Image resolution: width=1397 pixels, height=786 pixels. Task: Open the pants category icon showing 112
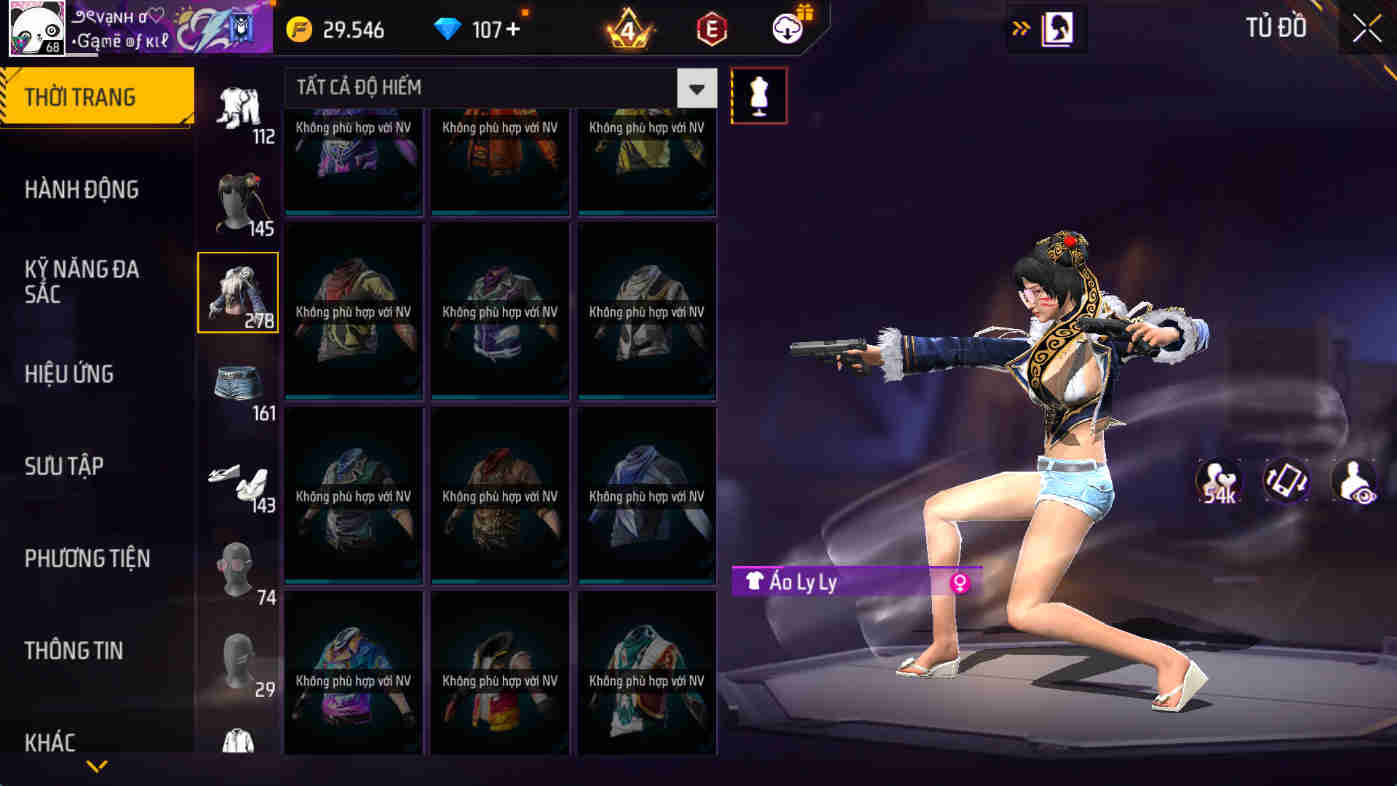pyautogui.click(x=238, y=110)
